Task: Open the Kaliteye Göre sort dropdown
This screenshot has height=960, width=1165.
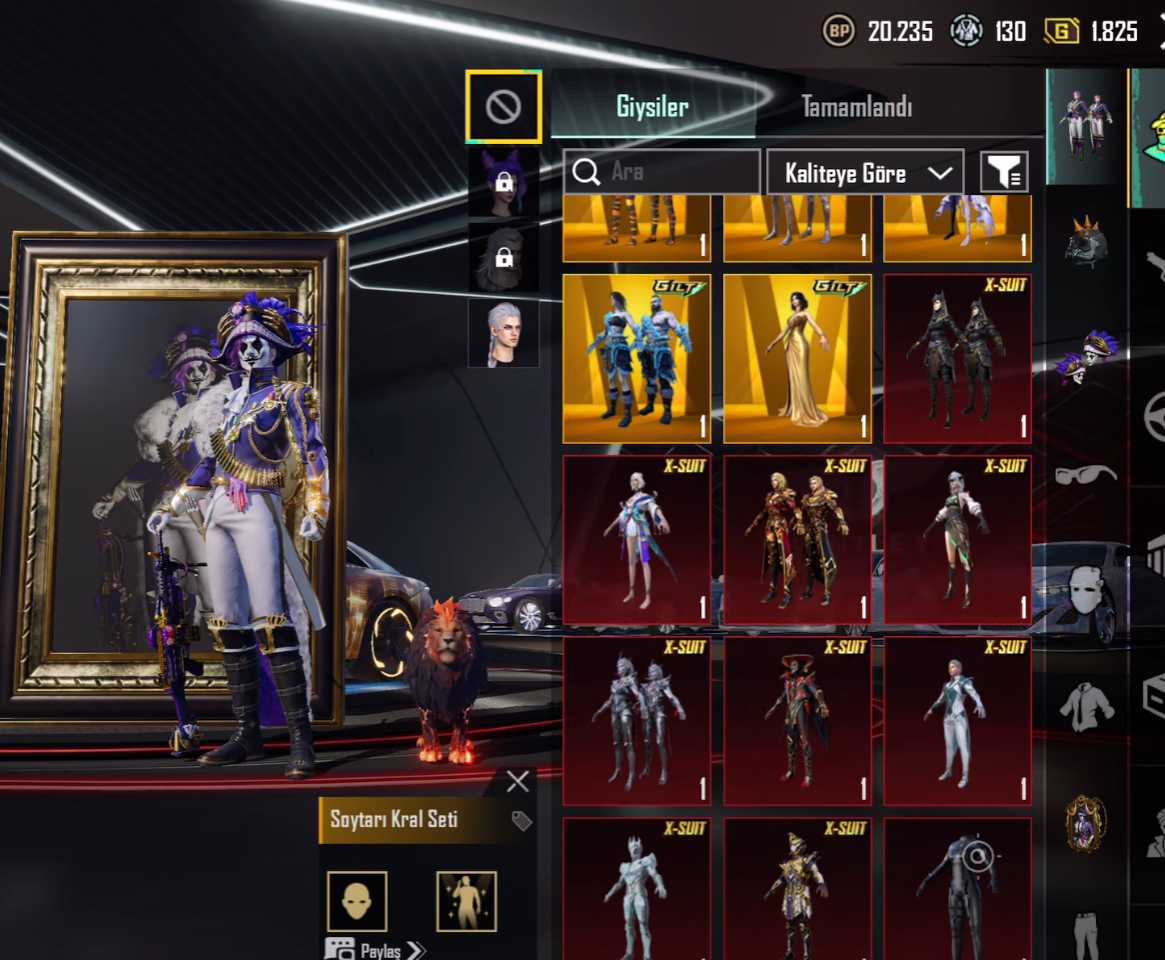Action: pyautogui.click(x=865, y=173)
